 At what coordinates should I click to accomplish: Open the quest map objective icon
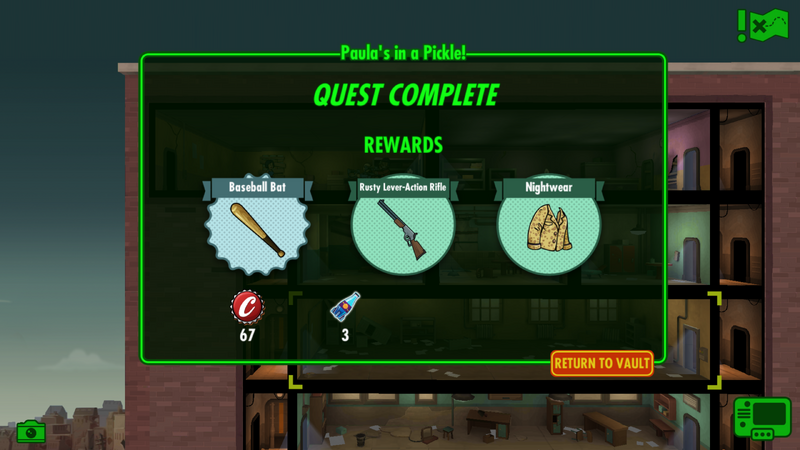click(763, 24)
